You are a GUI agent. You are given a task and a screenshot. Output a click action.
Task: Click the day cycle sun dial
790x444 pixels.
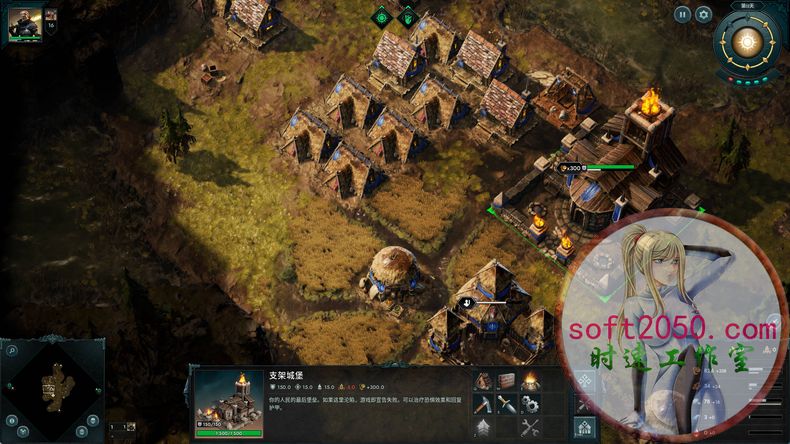(x=745, y=42)
